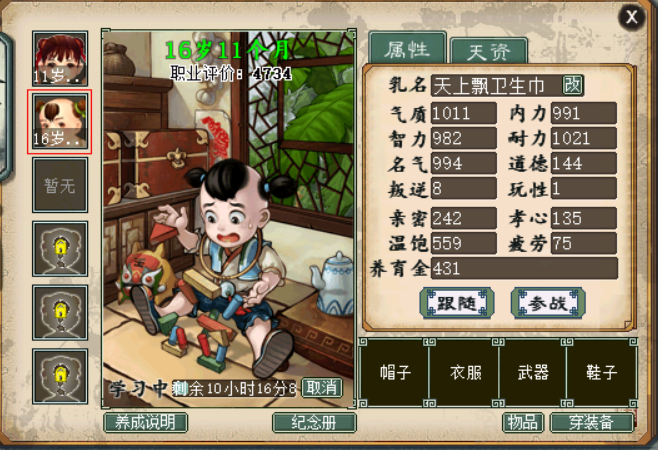Open the 属性 attributes tab
The image size is (658, 450).
pyautogui.click(x=407, y=47)
